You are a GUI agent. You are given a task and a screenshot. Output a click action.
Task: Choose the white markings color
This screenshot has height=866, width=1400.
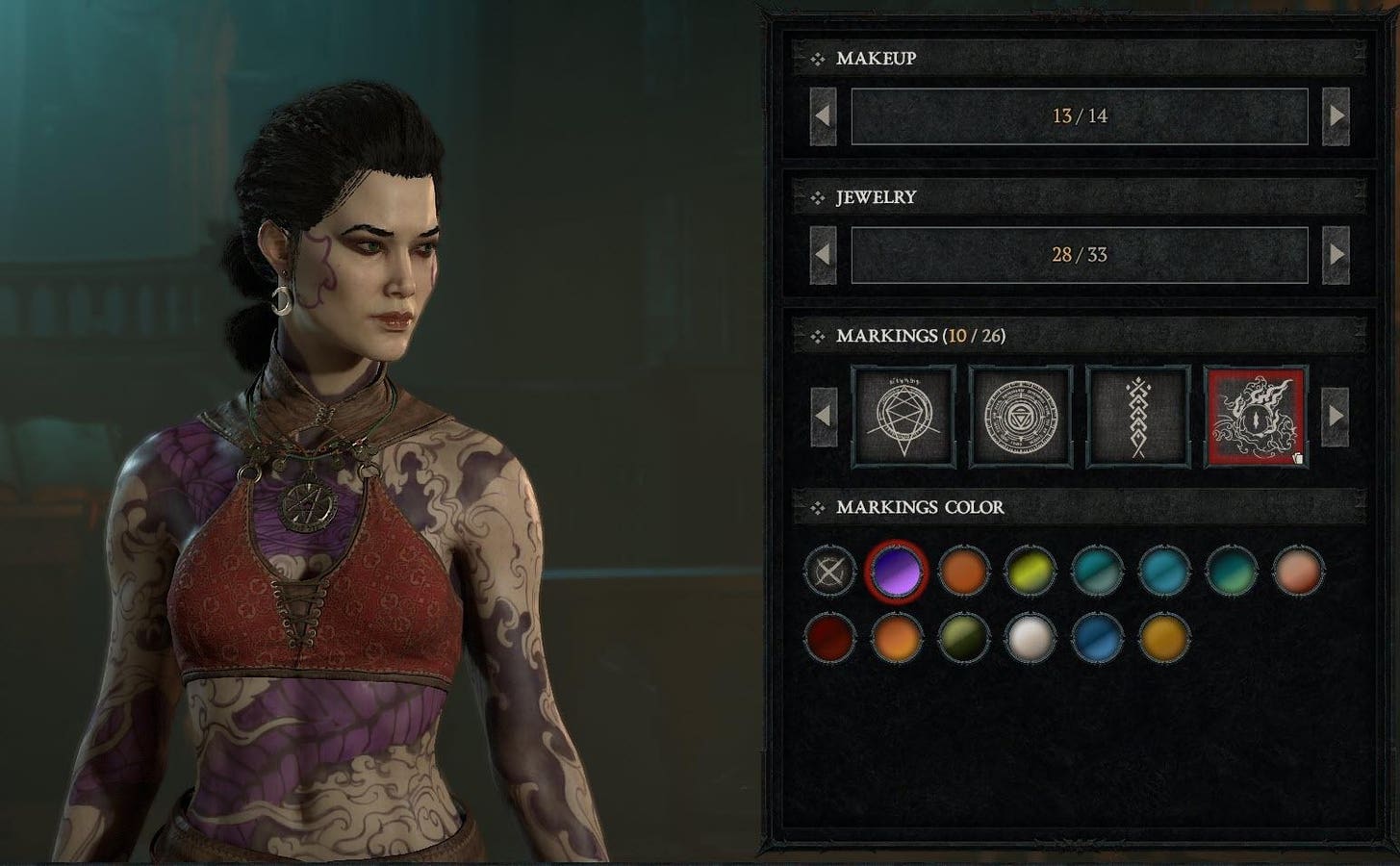coord(1031,637)
